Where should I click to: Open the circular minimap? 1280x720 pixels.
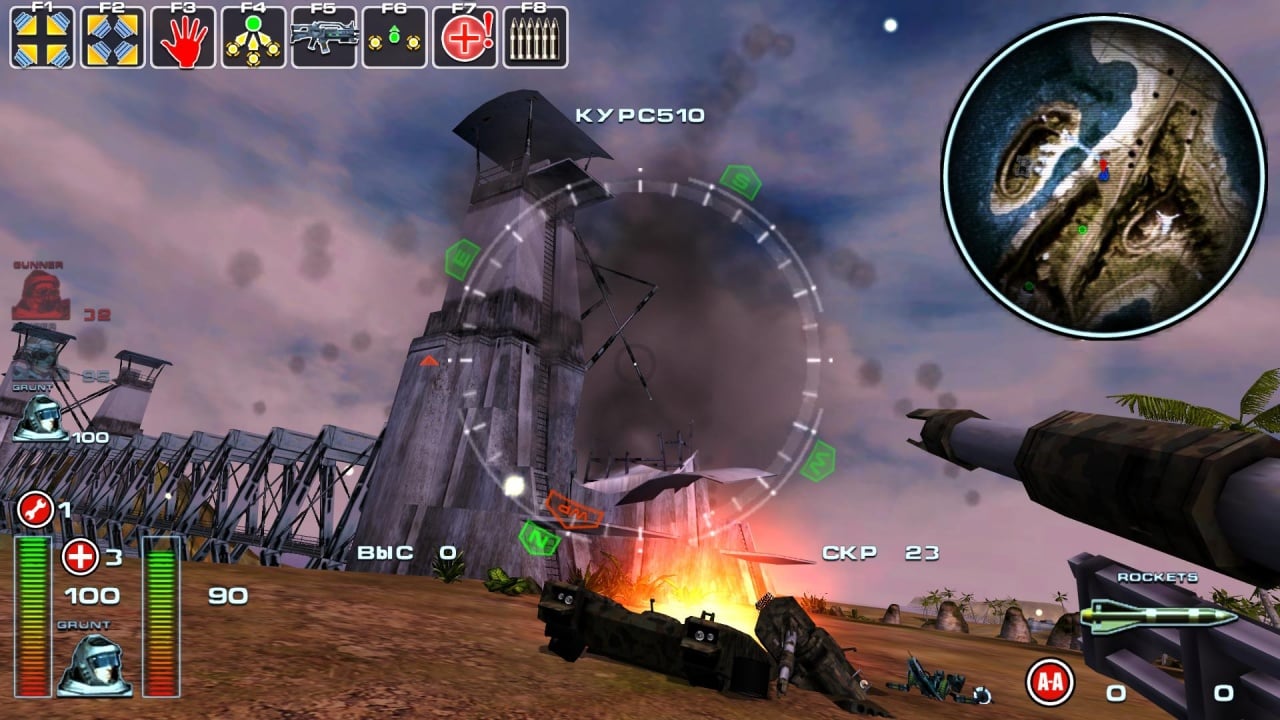(x=1103, y=176)
